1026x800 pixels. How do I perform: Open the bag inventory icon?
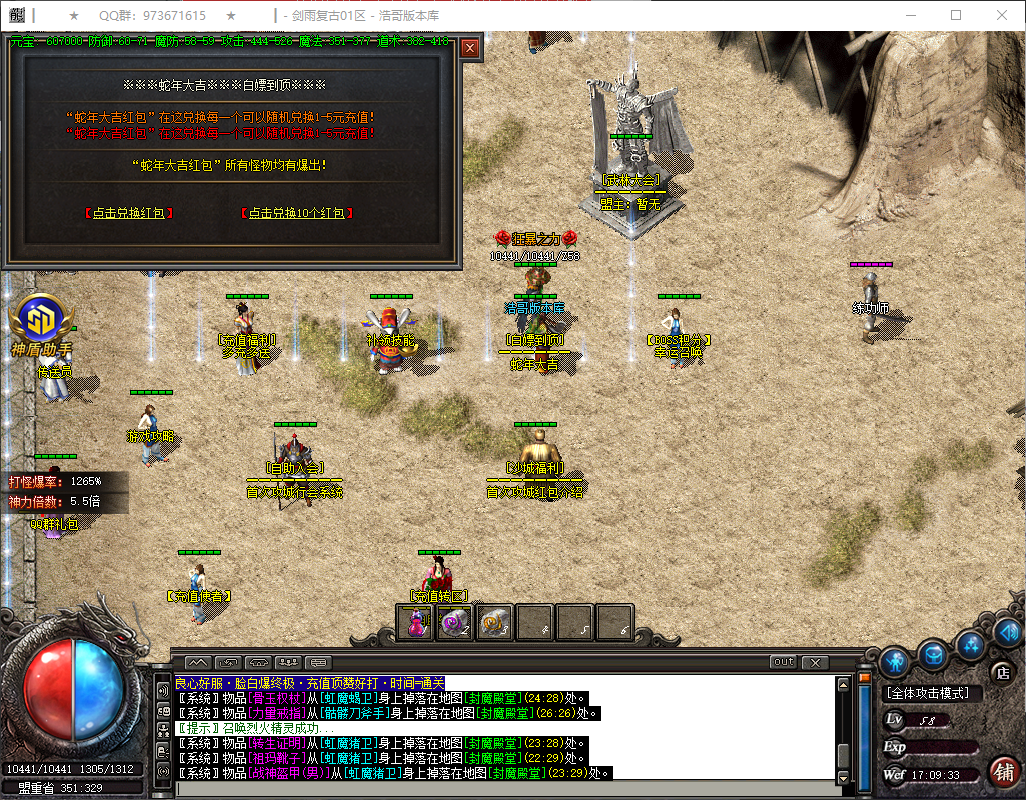tap(934, 655)
